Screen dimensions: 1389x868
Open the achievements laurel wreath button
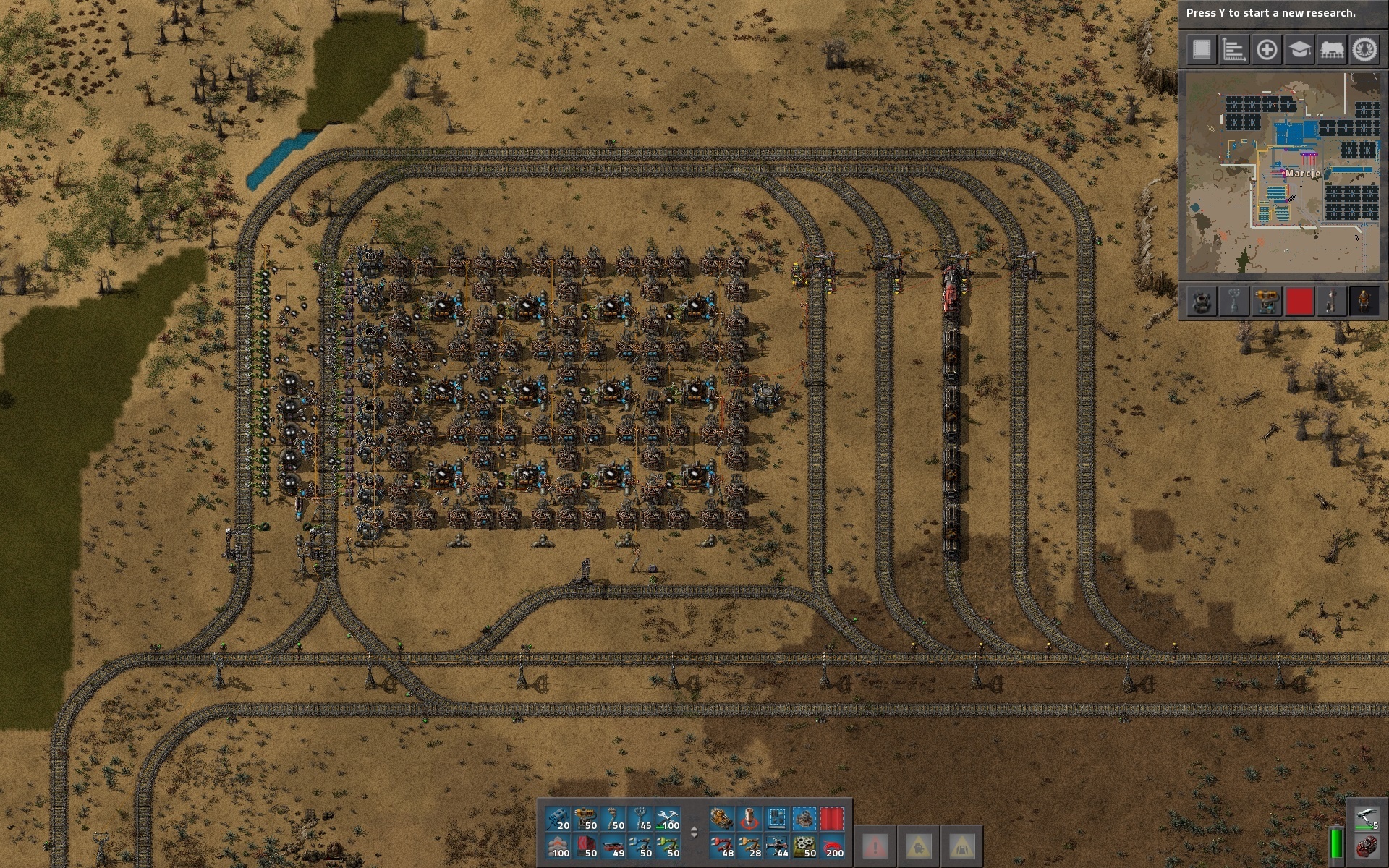(x=1364, y=50)
